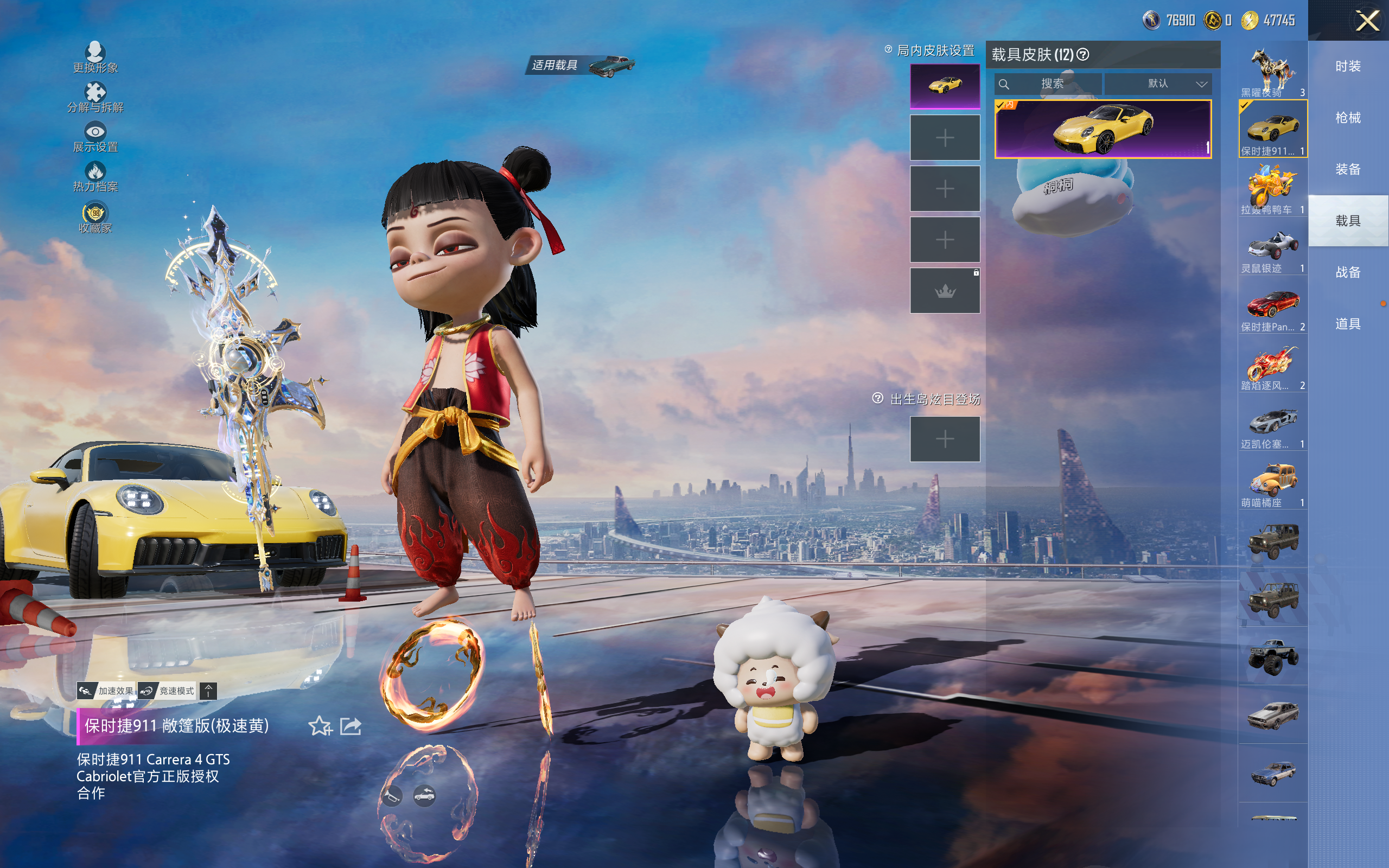This screenshot has height=868, width=1389.
Task: Switch to the 时装 tab
Action: pyautogui.click(x=1348, y=67)
